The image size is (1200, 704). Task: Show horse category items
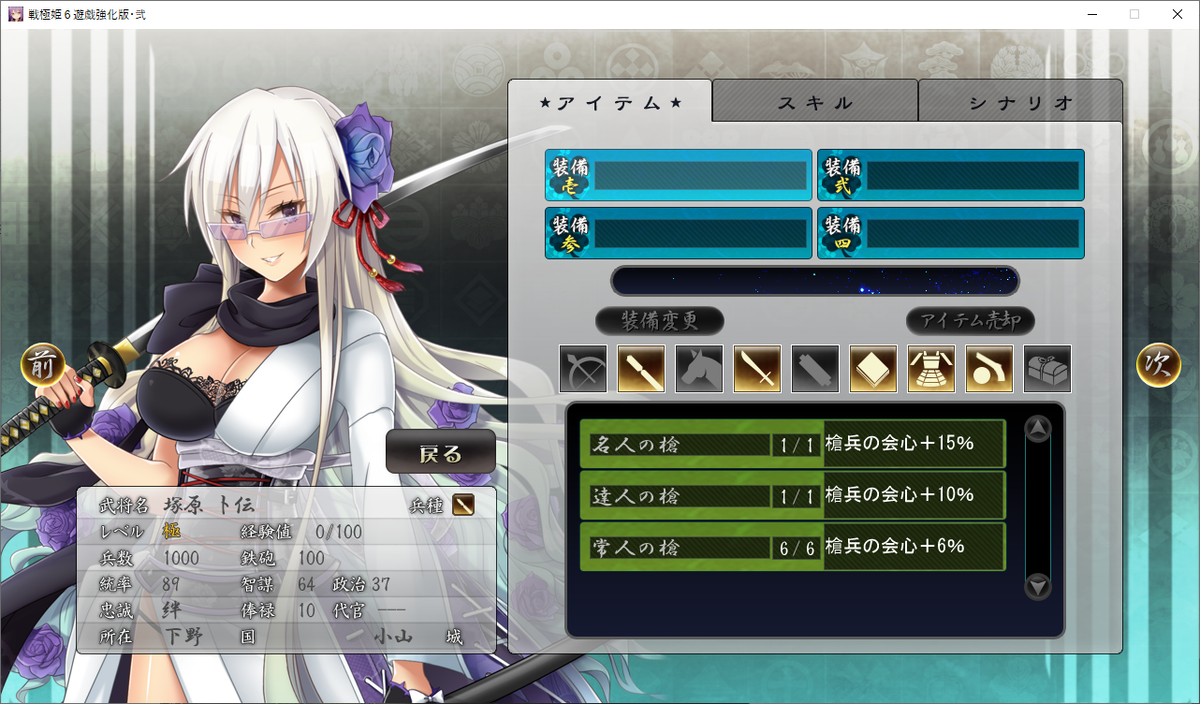coord(699,369)
